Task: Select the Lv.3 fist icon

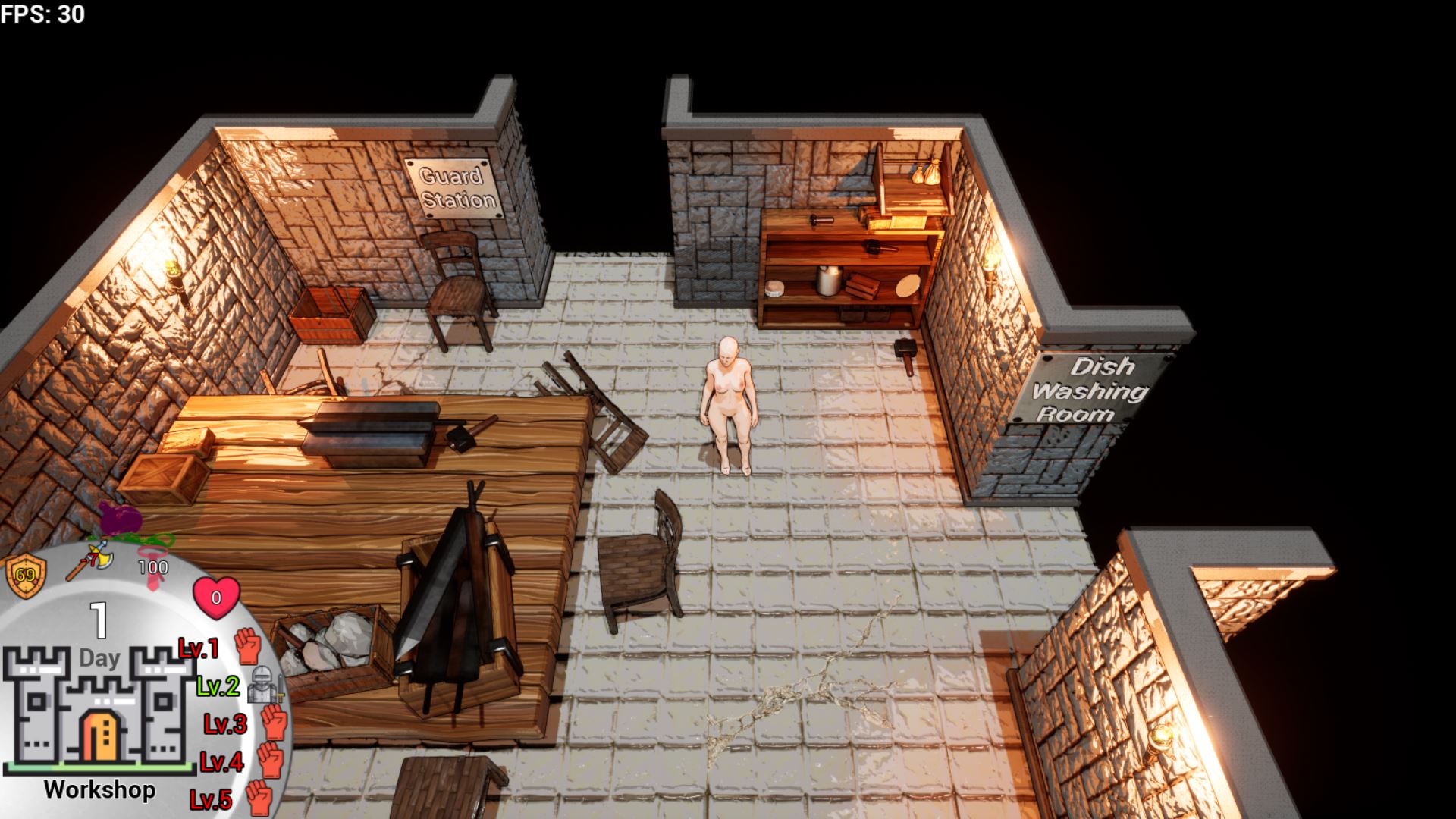Action: coord(275,723)
